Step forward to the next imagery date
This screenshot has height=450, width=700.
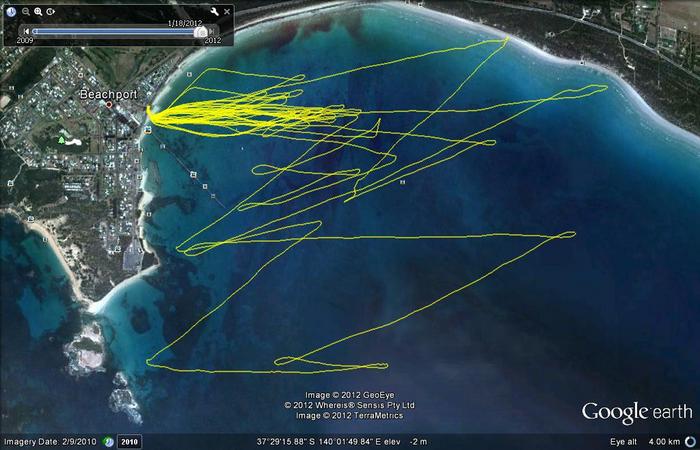click(x=212, y=31)
